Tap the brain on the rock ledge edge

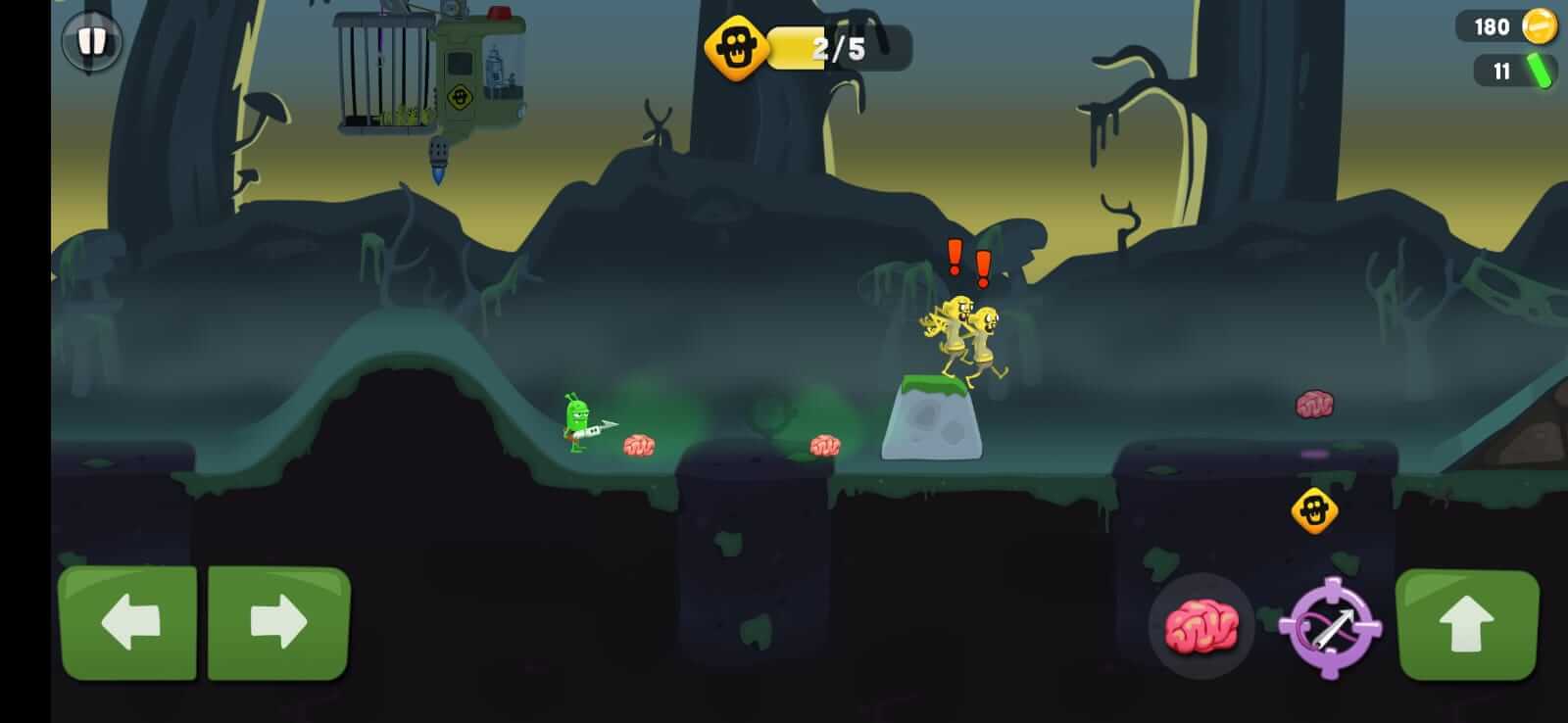pyautogui.click(x=825, y=446)
